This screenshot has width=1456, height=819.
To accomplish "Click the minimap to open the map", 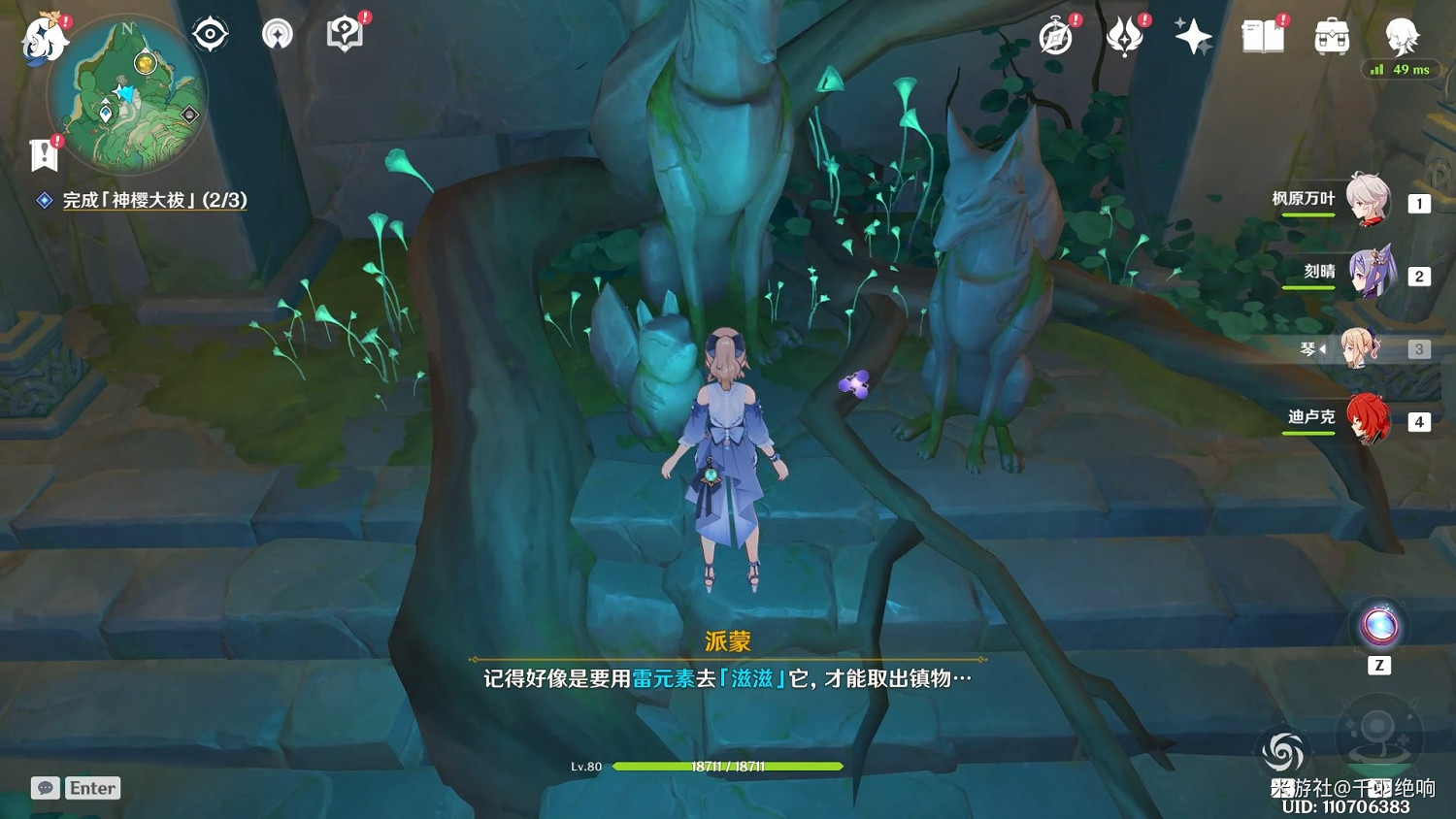I will coord(128,94).
